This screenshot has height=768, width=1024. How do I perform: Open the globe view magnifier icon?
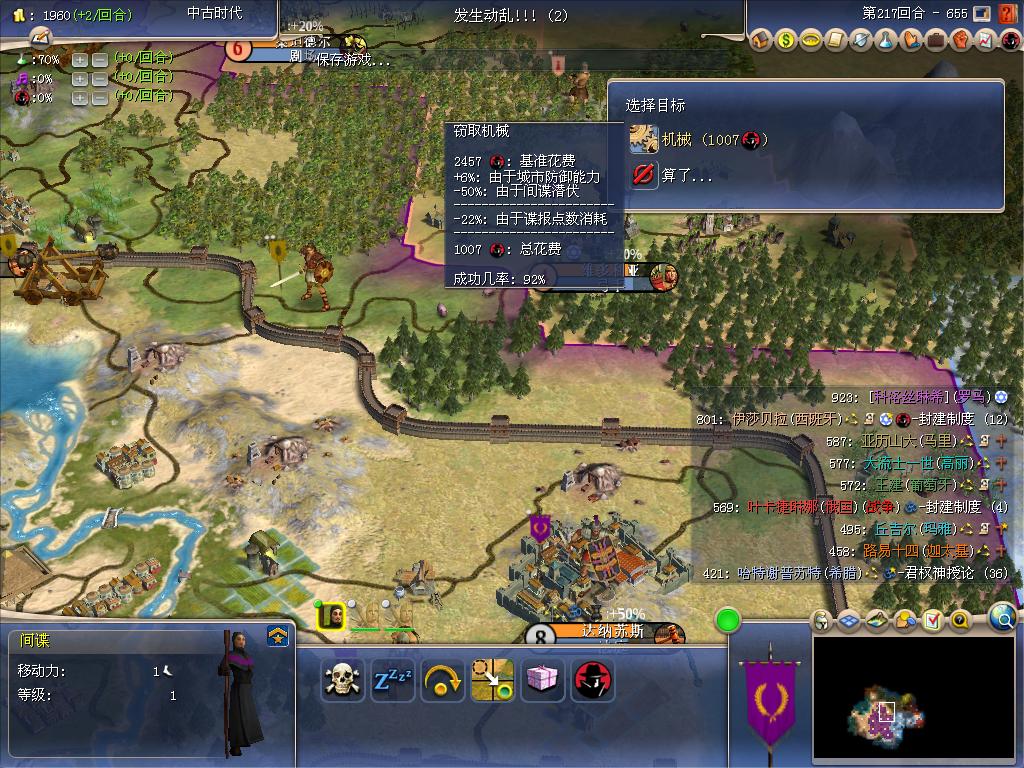(1002, 618)
